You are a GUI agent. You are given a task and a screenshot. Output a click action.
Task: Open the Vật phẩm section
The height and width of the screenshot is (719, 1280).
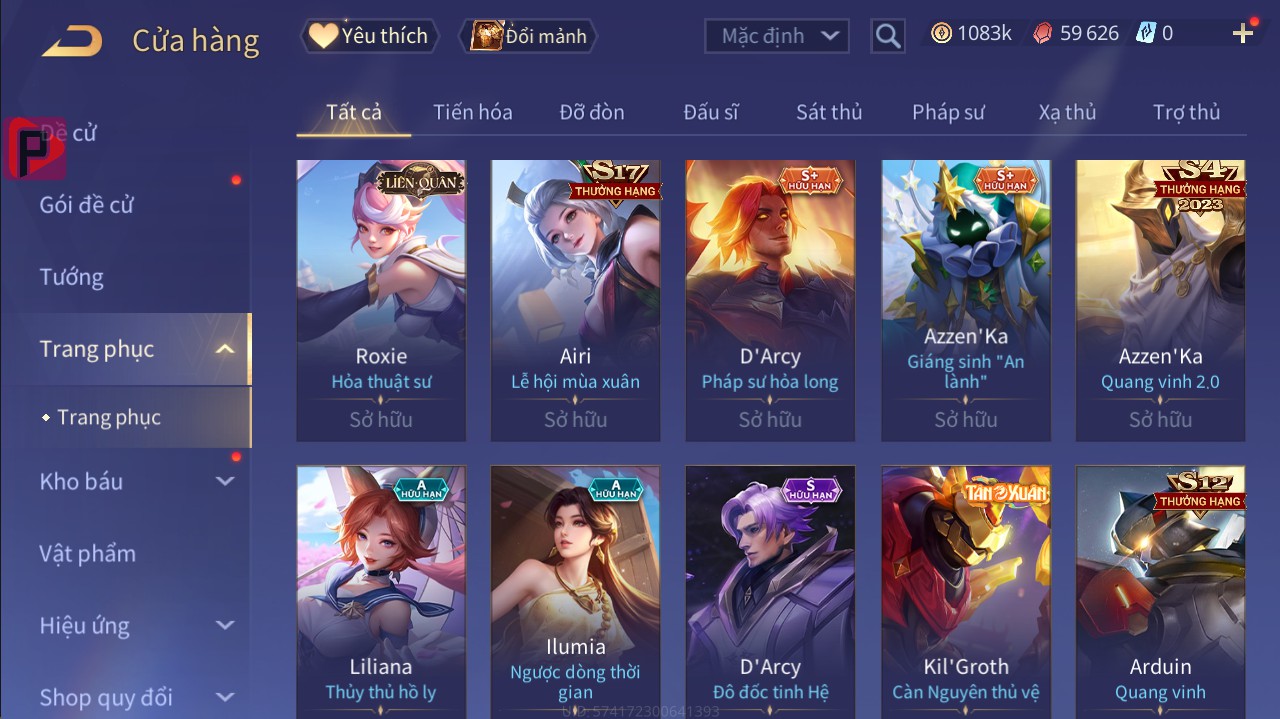[88, 553]
